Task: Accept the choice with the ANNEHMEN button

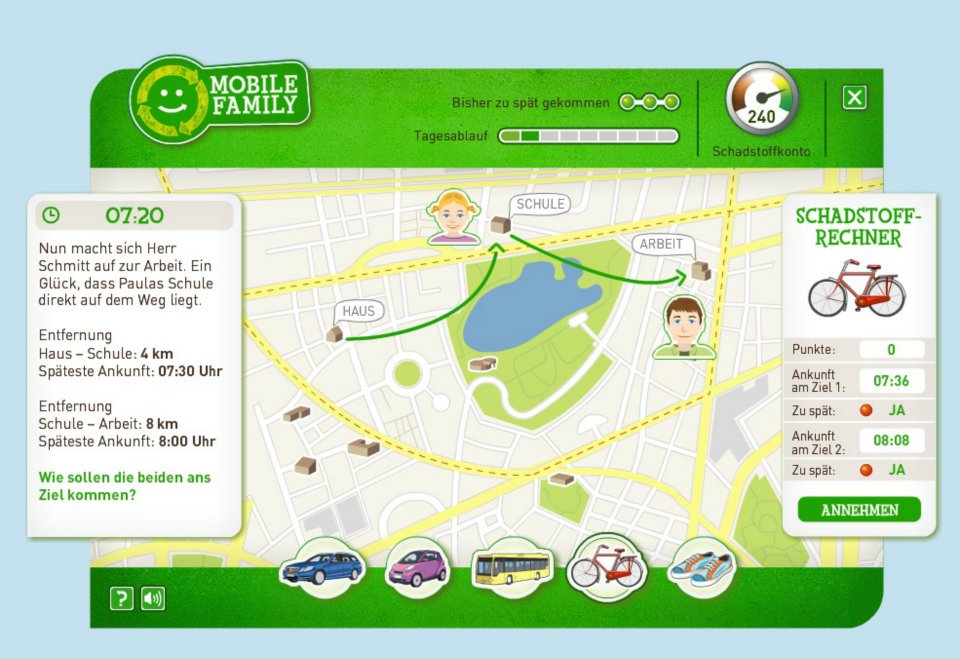Action: (x=859, y=510)
